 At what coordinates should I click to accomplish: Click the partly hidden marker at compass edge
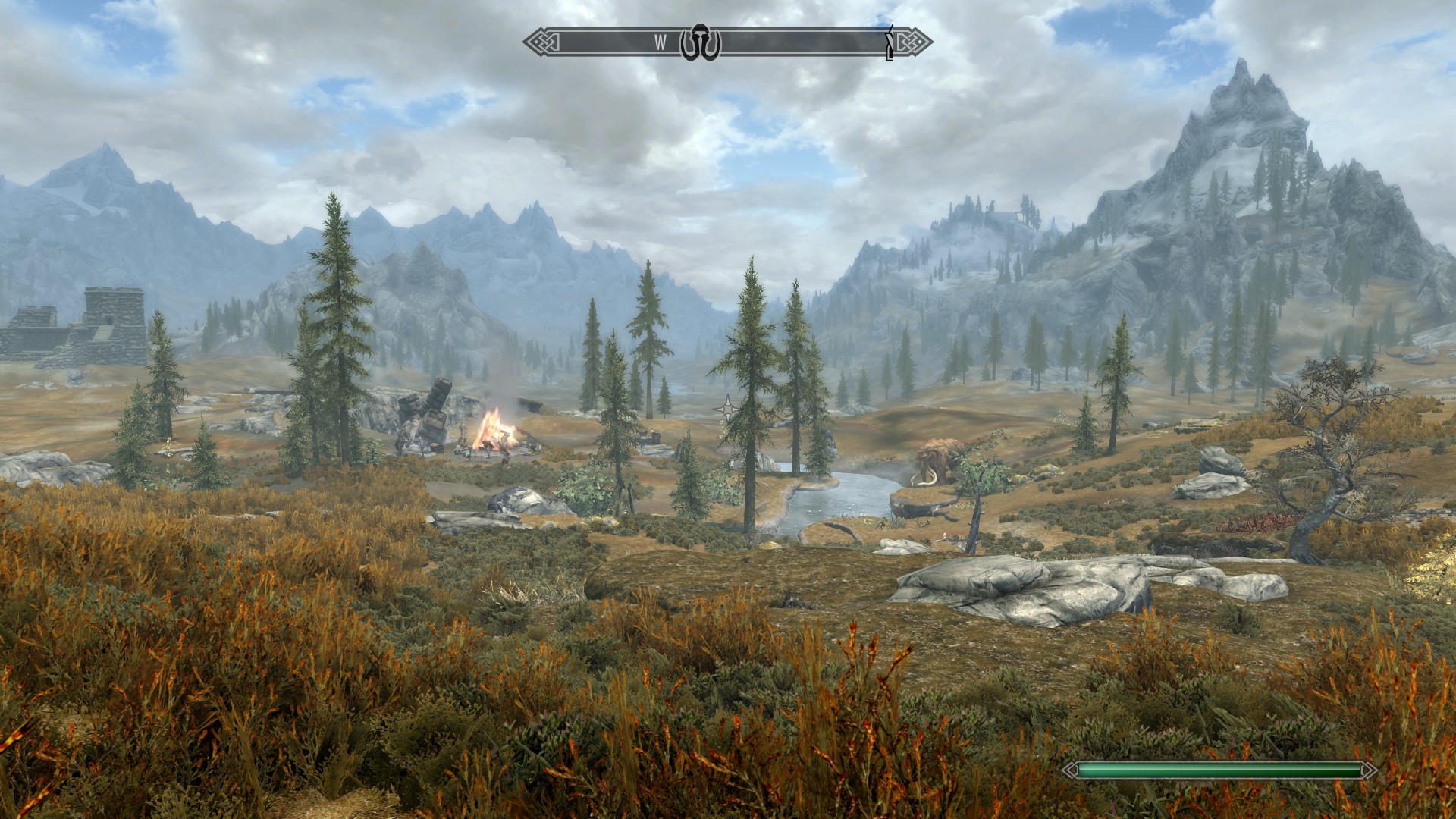pos(890,43)
